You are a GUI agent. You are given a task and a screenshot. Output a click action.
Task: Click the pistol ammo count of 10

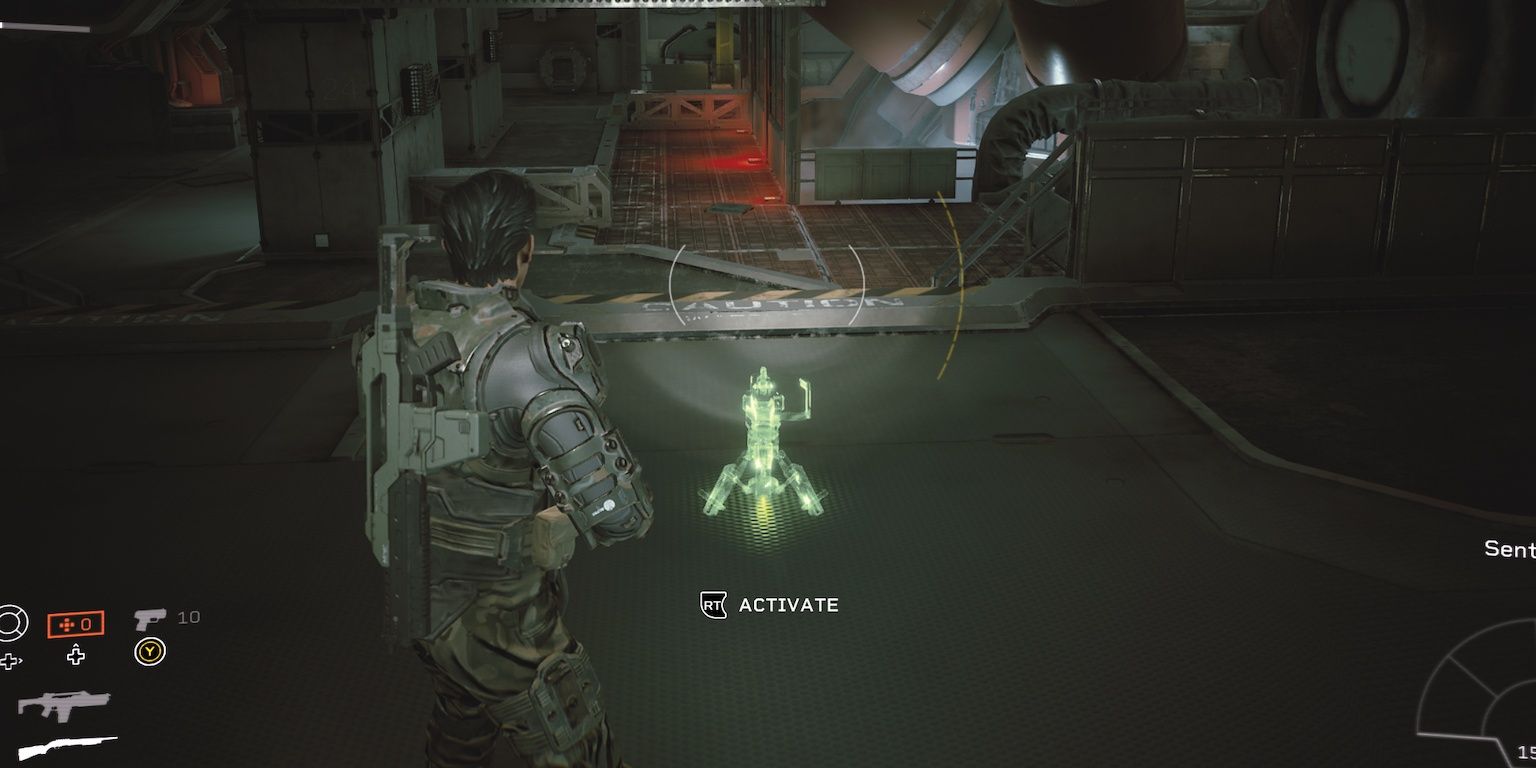(190, 617)
